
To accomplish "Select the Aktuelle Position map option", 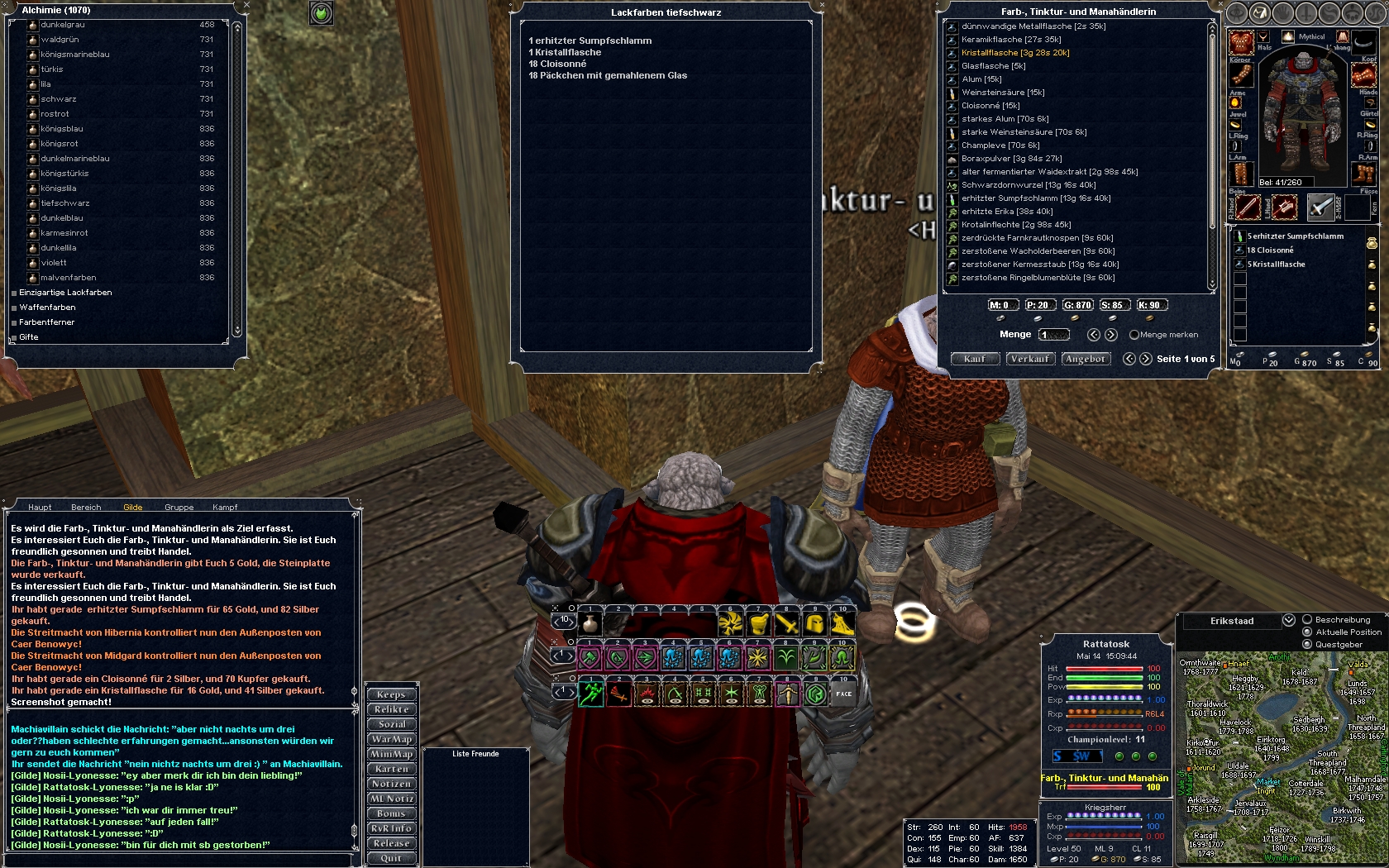I will [x=1307, y=632].
